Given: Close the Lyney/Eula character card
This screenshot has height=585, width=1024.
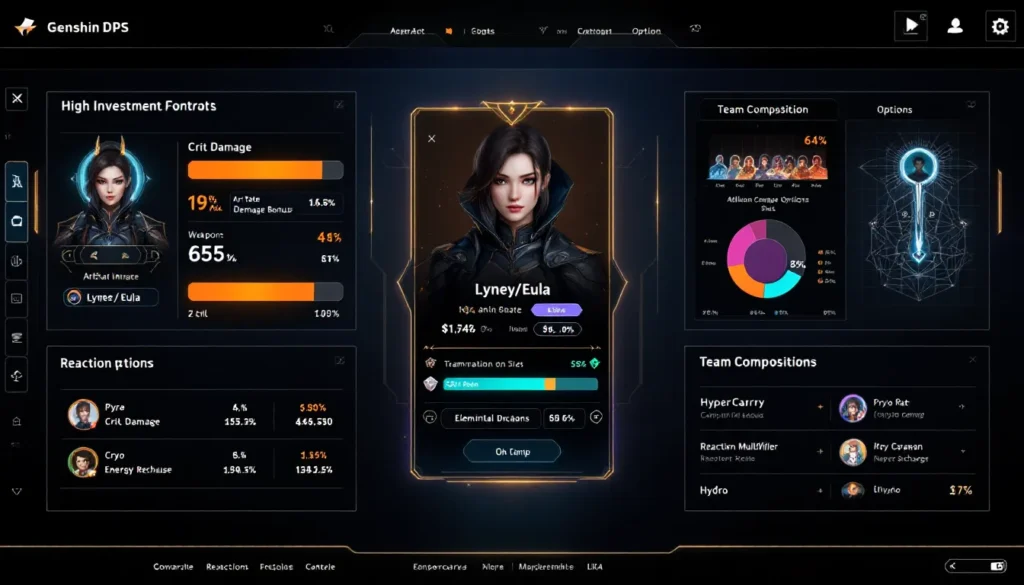Looking at the screenshot, I should pos(432,138).
